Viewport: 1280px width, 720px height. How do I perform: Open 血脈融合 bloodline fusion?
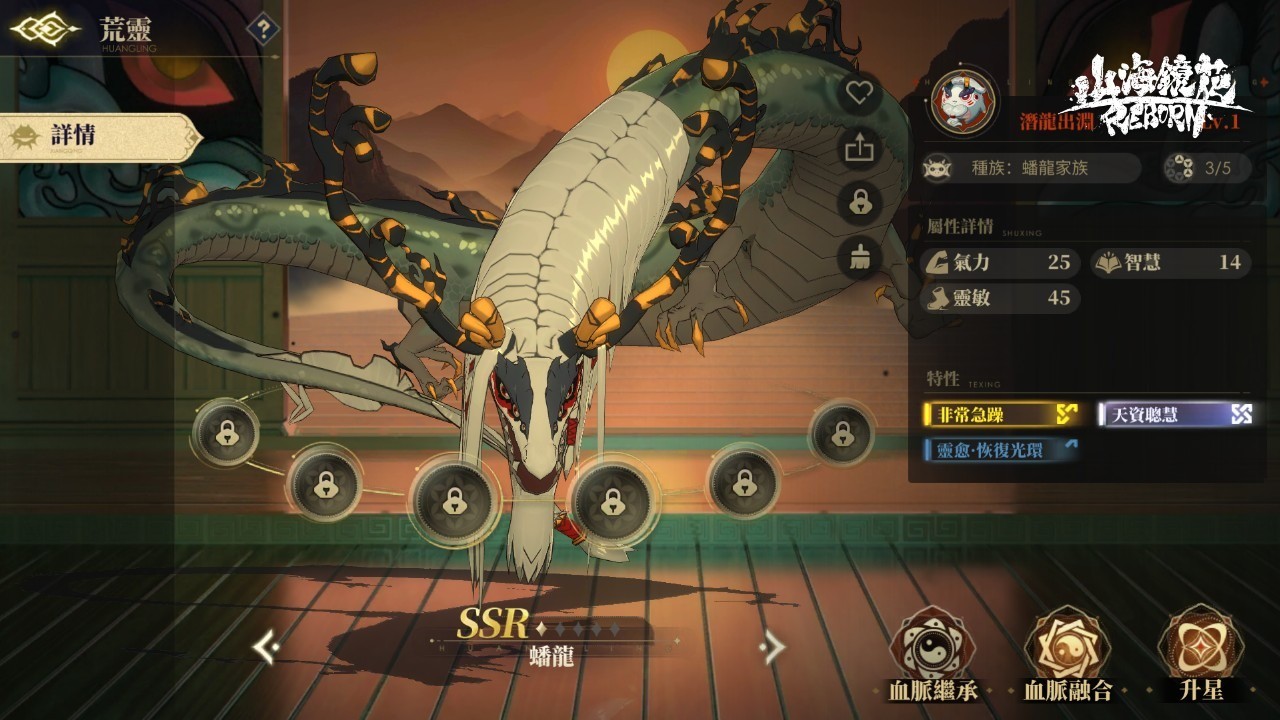(1067, 650)
